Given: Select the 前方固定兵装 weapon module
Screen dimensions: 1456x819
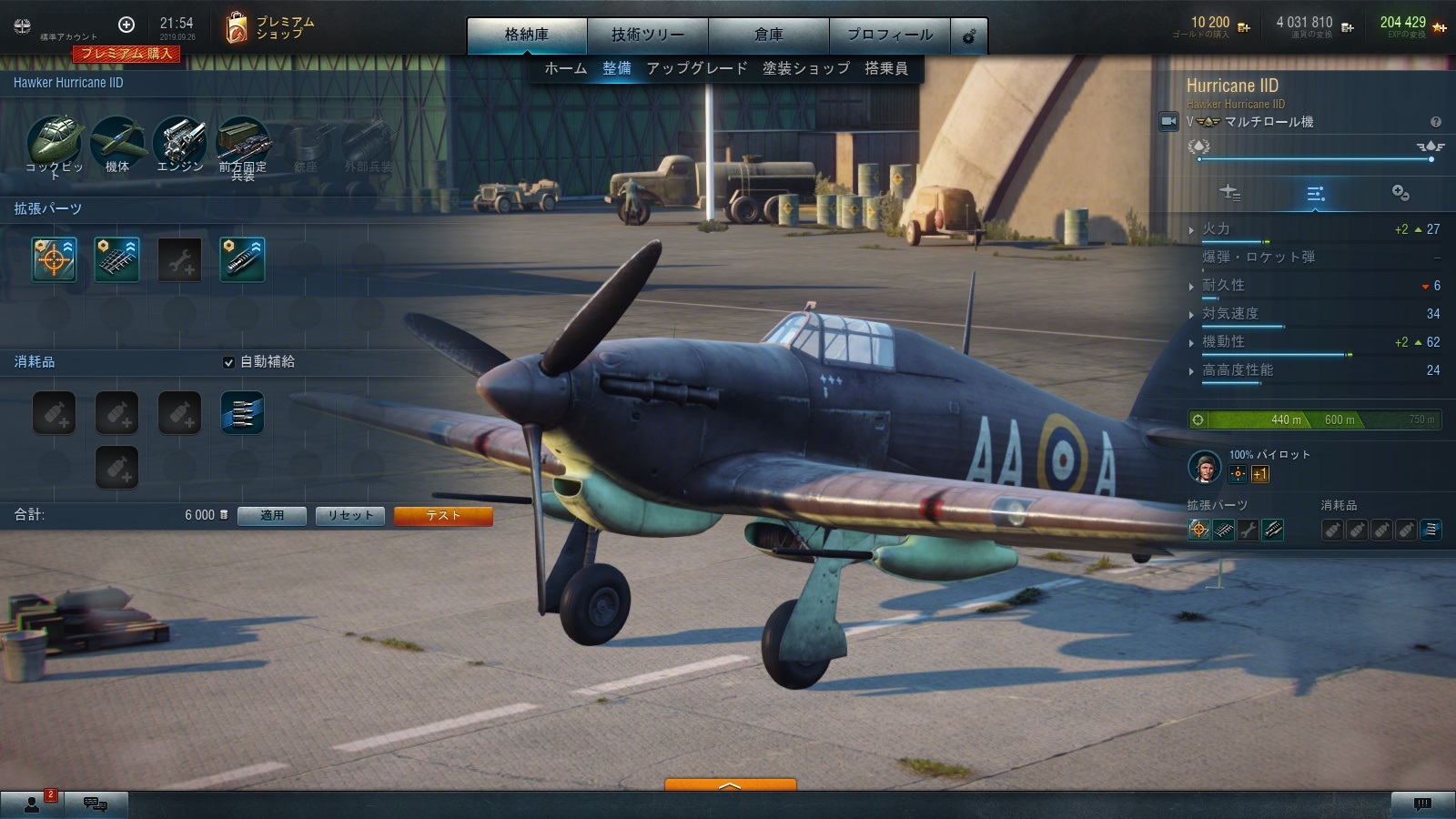Looking at the screenshot, I should [243, 142].
